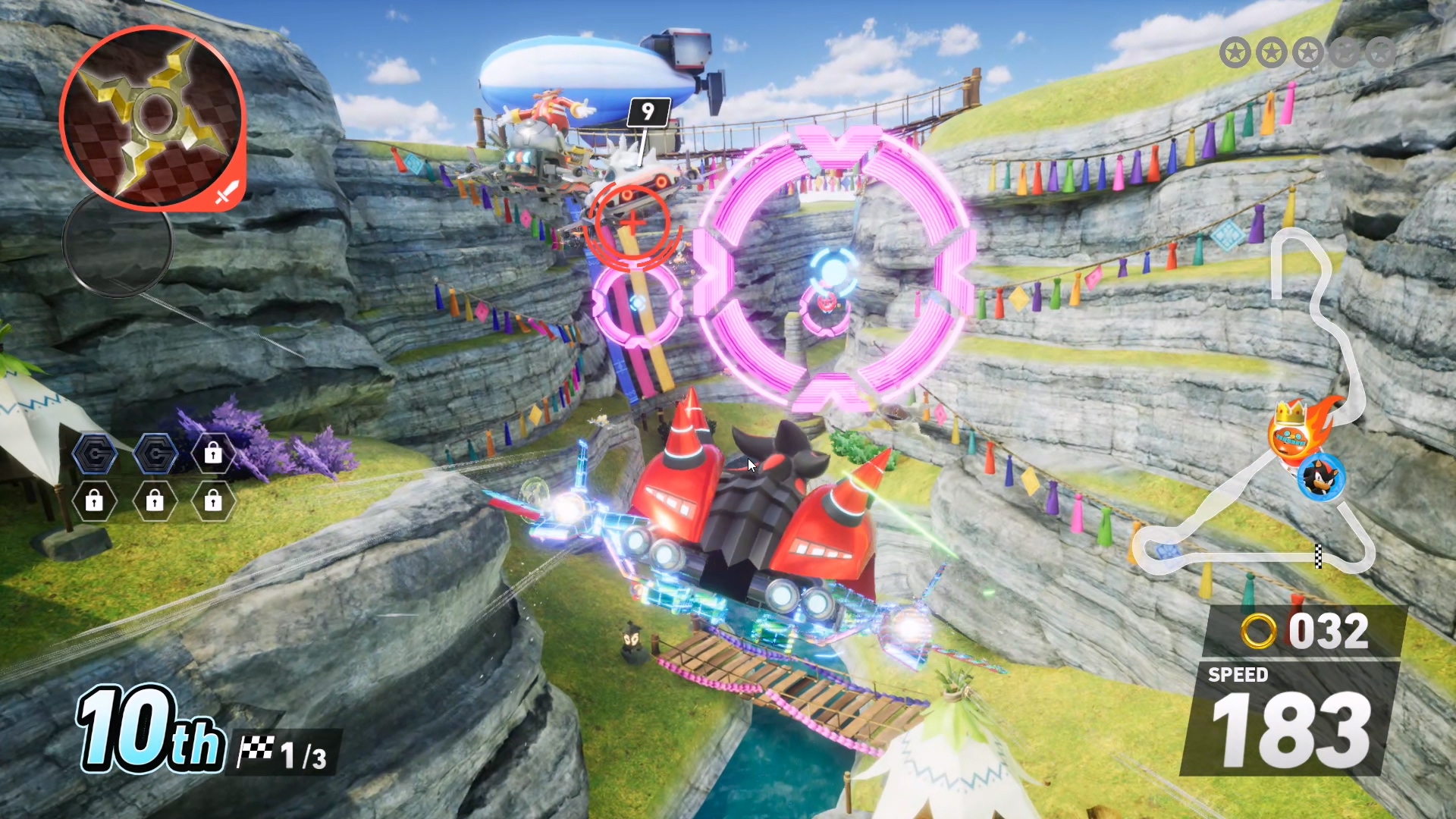Click the checkered finish line marker
Screen dimensions: 1456x819
click(1318, 556)
